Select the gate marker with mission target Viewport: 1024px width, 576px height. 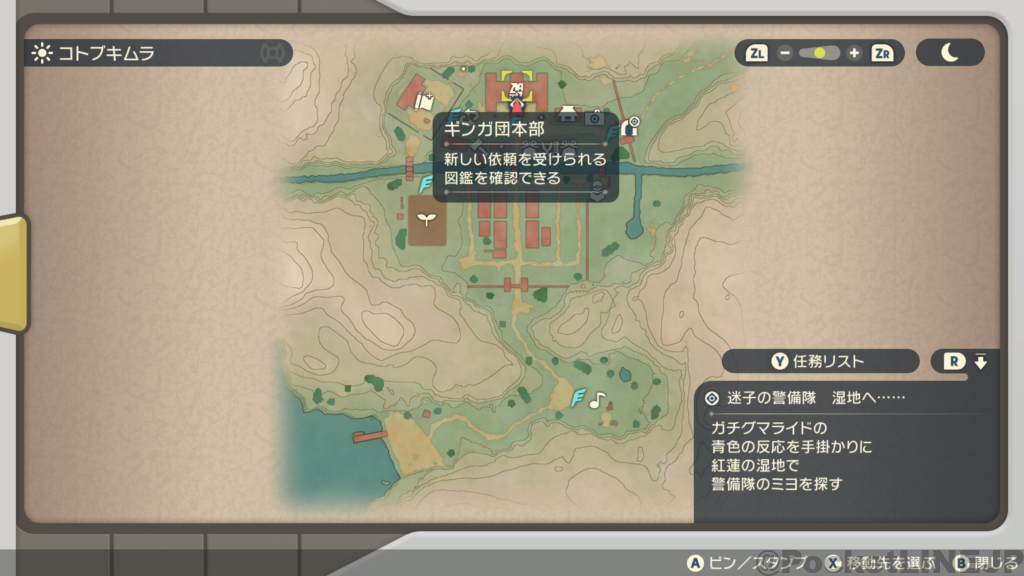[x=630, y=127]
